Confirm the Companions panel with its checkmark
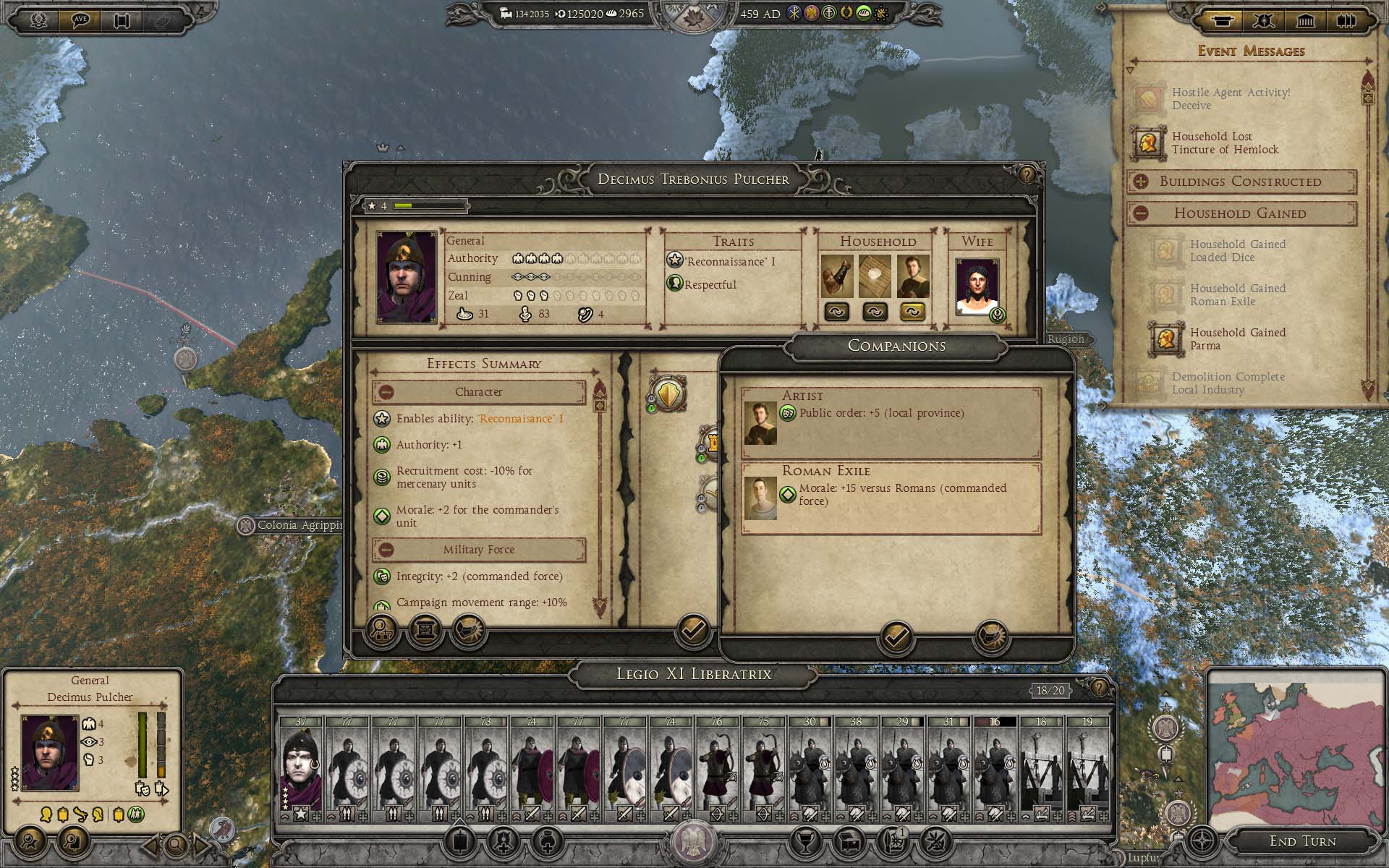Screen dimensions: 1389x868 pos(896,637)
